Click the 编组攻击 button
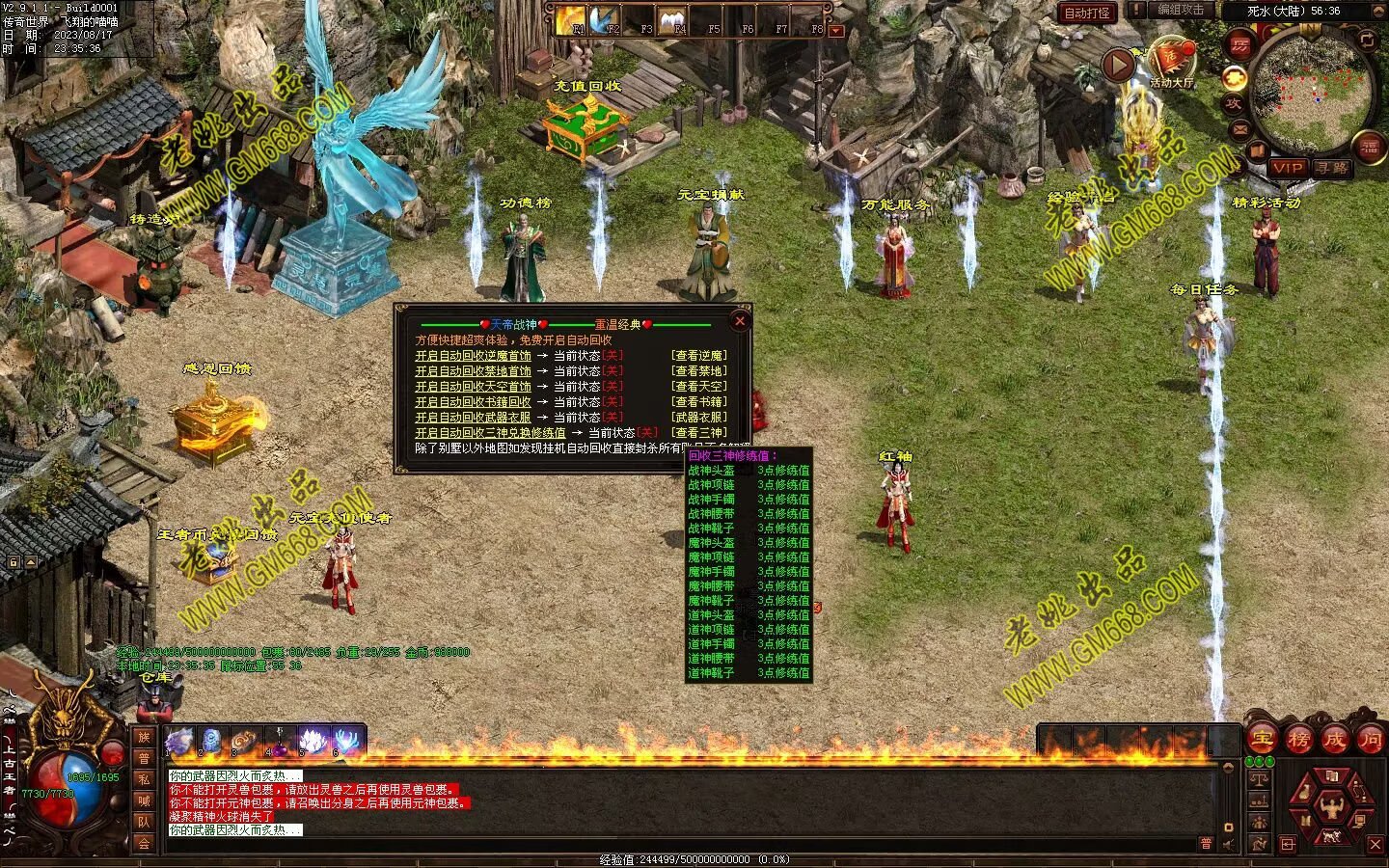1389x868 pixels. click(1181, 10)
